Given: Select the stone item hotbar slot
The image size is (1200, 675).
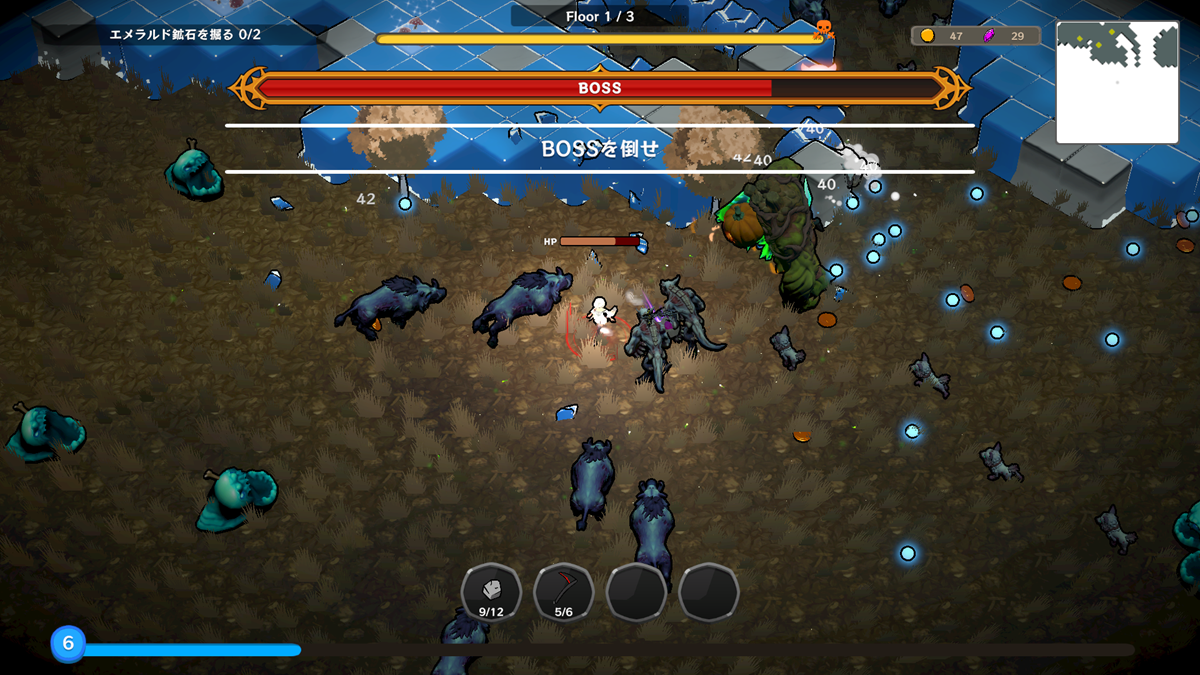Looking at the screenshot, I should click(491, 592).
